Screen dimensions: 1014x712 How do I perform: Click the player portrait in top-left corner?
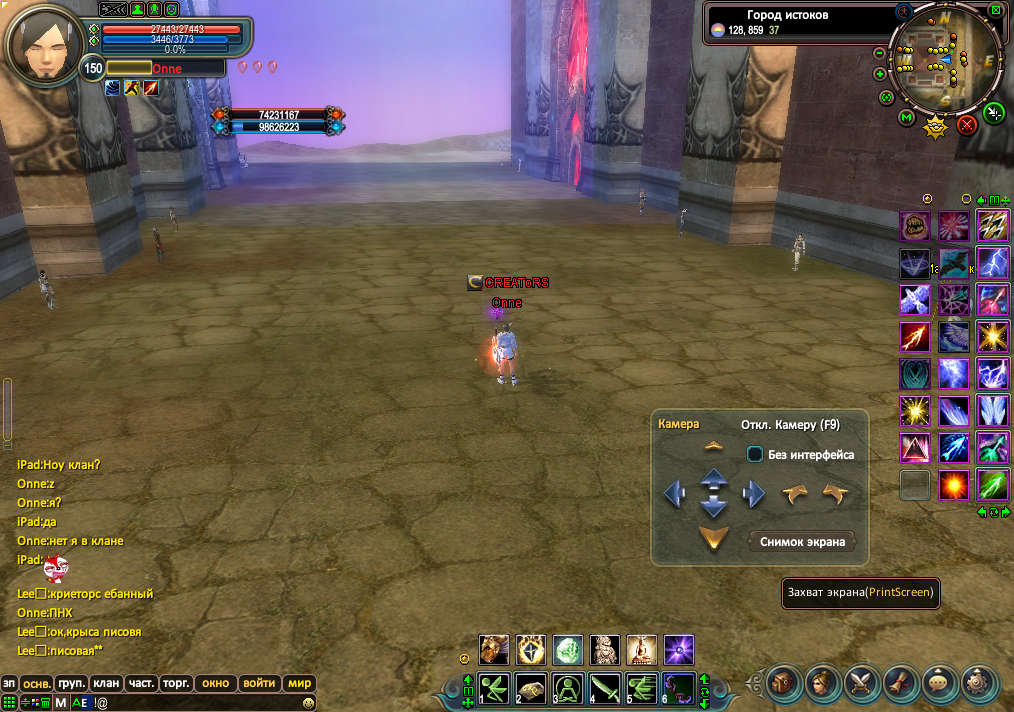point(44,46)
